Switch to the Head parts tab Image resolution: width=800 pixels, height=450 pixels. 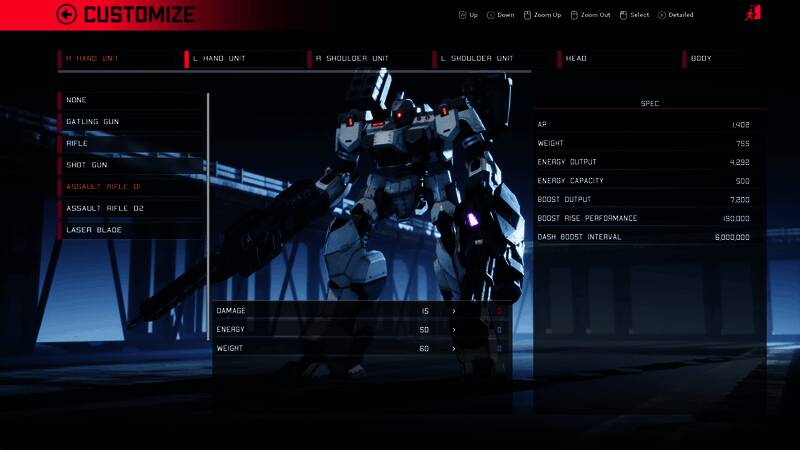pyautogui.click(x=617, y=59)
